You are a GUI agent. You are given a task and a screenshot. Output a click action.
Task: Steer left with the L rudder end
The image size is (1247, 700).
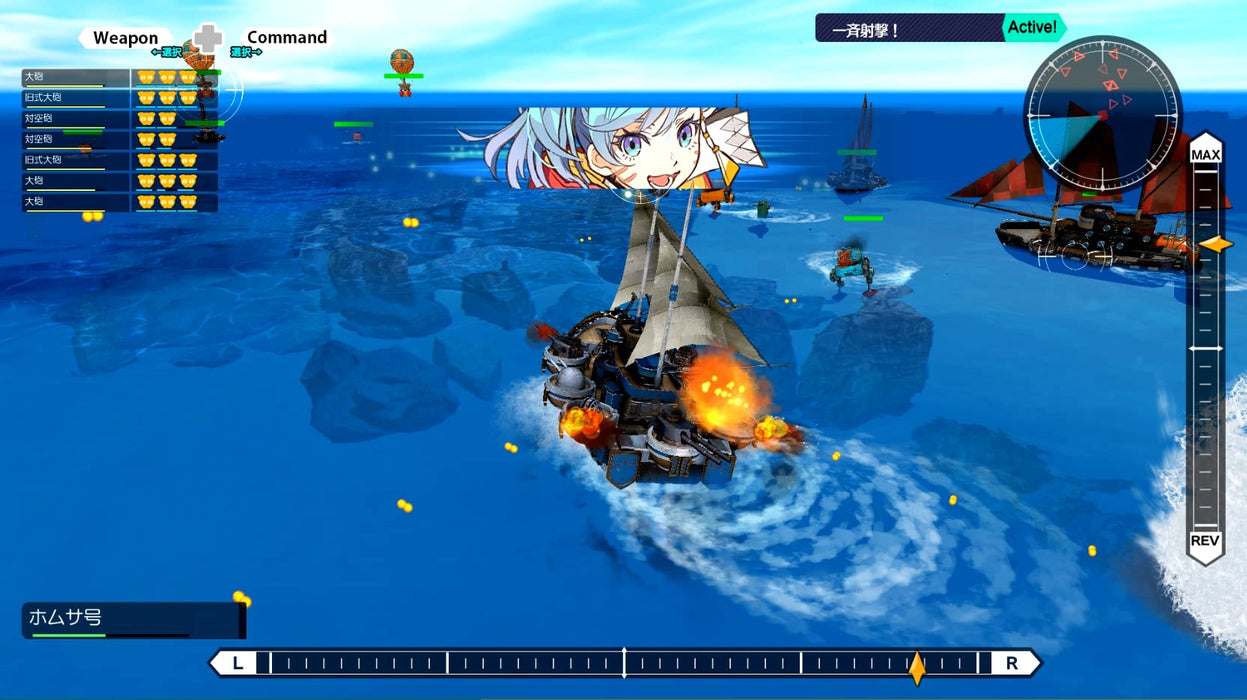click(x=238, y=663)
